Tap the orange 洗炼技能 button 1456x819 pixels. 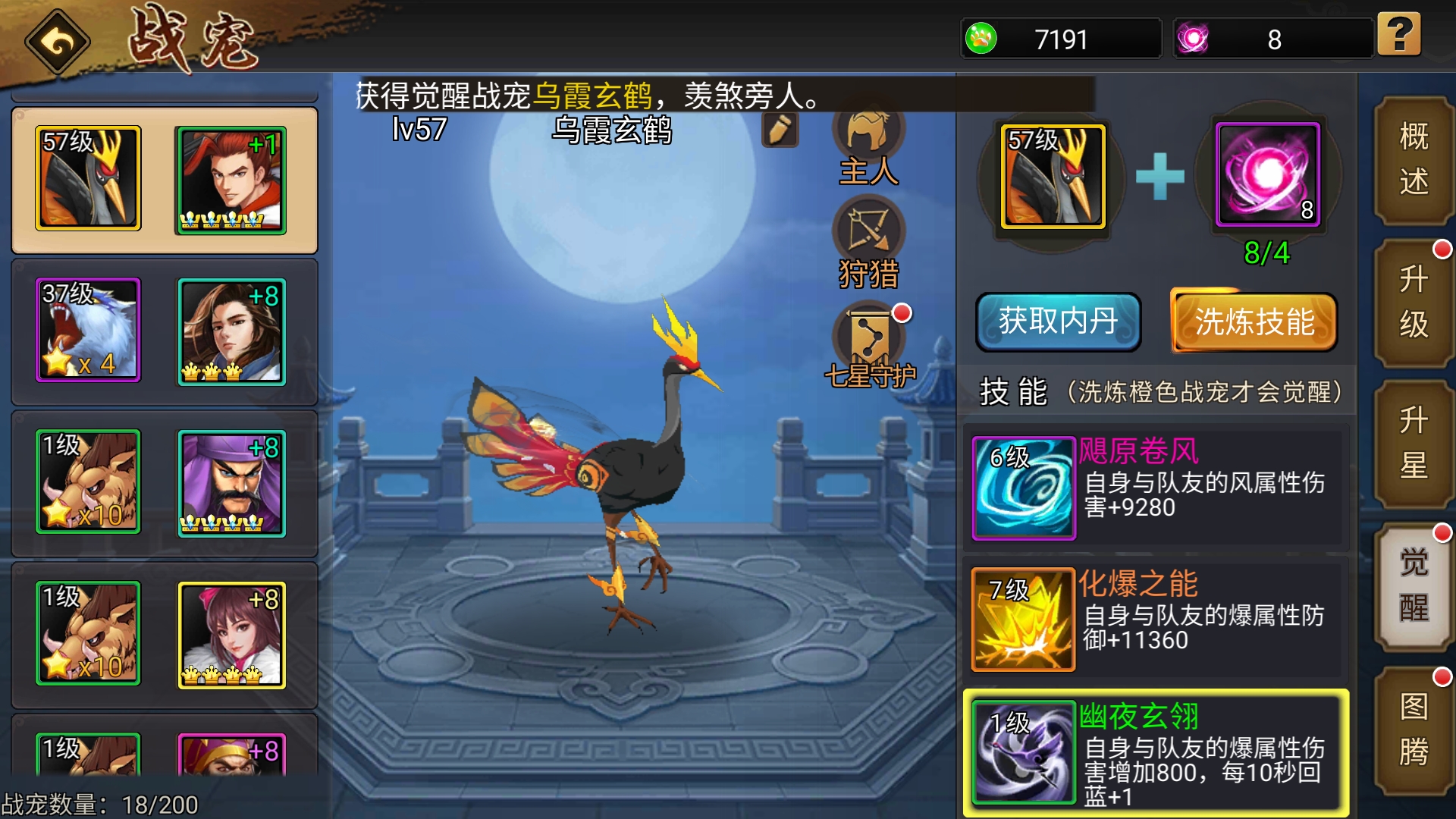[1254, 322]
